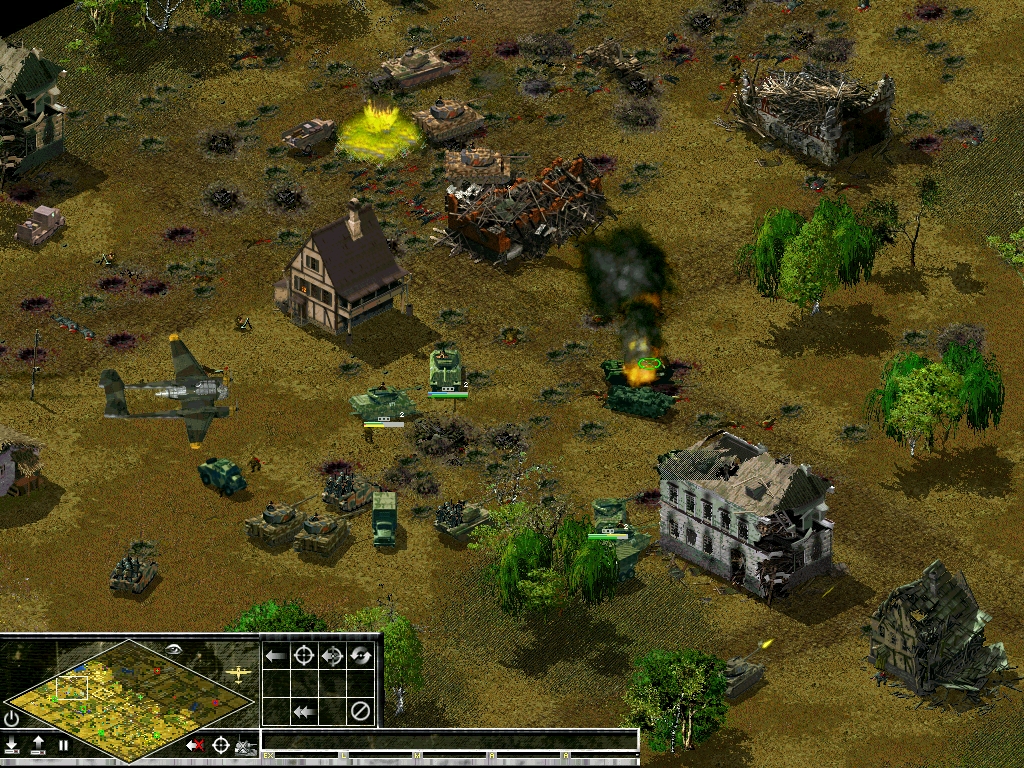Viewport: 1024px width, 768px height.
Task: Click the upward arrow button
Action: coord(38,744)
